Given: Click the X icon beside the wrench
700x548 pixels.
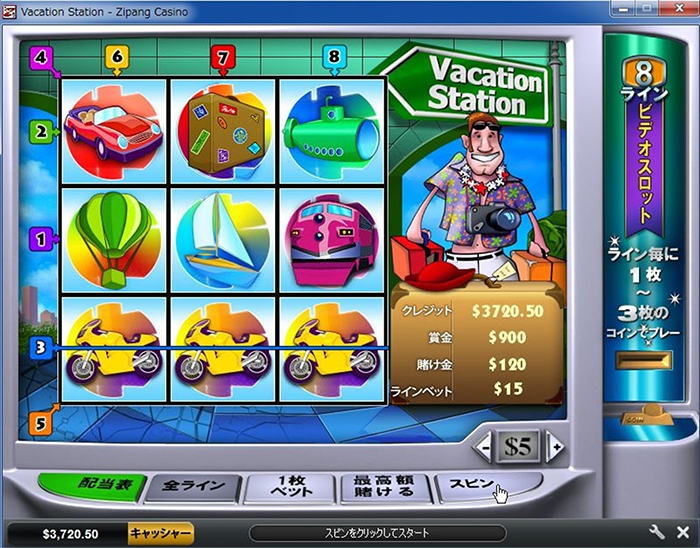Looking at the screenshot, I should coord(683,533).
